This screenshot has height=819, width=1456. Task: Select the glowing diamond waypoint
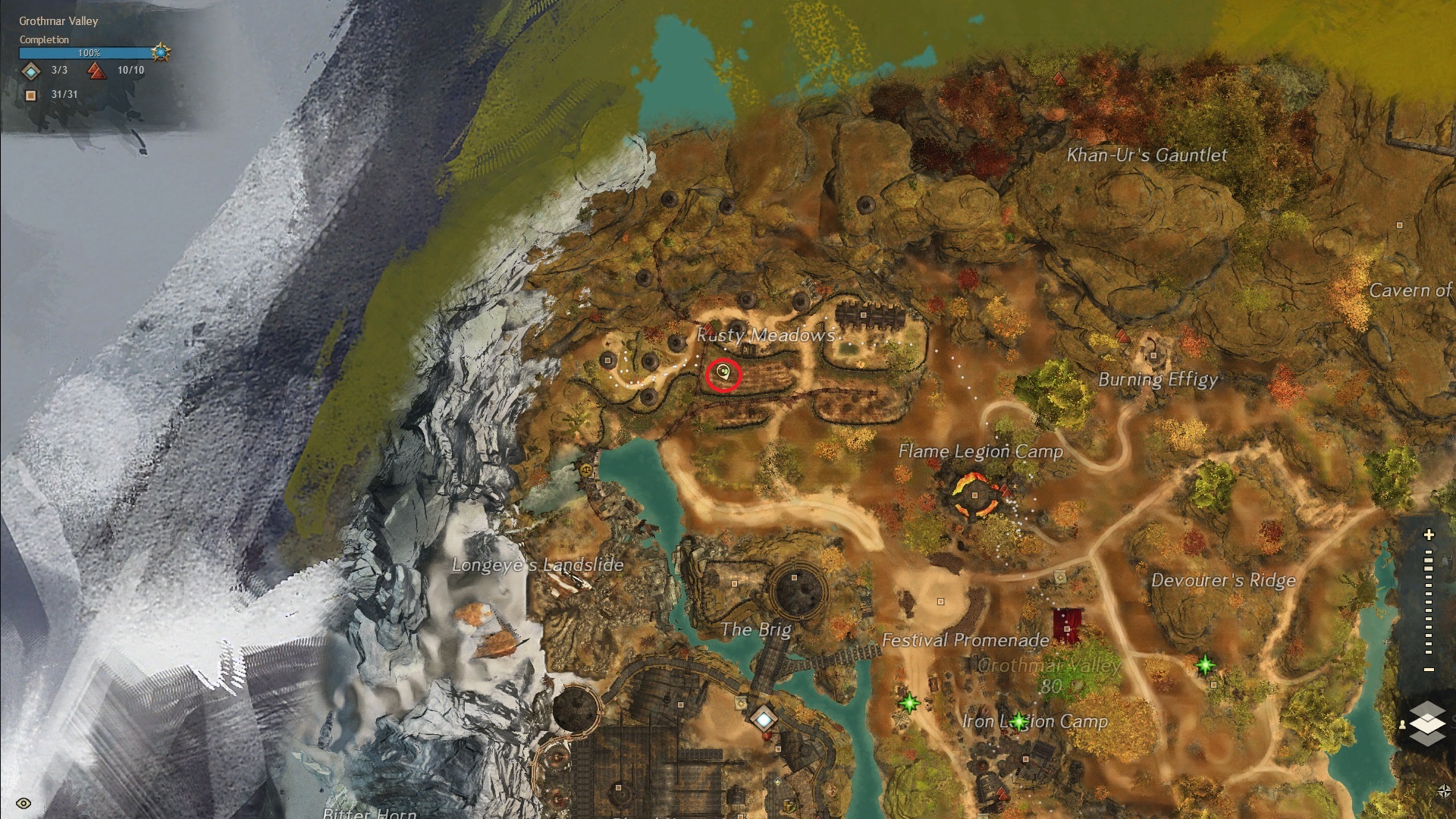[x=764, y=717]
